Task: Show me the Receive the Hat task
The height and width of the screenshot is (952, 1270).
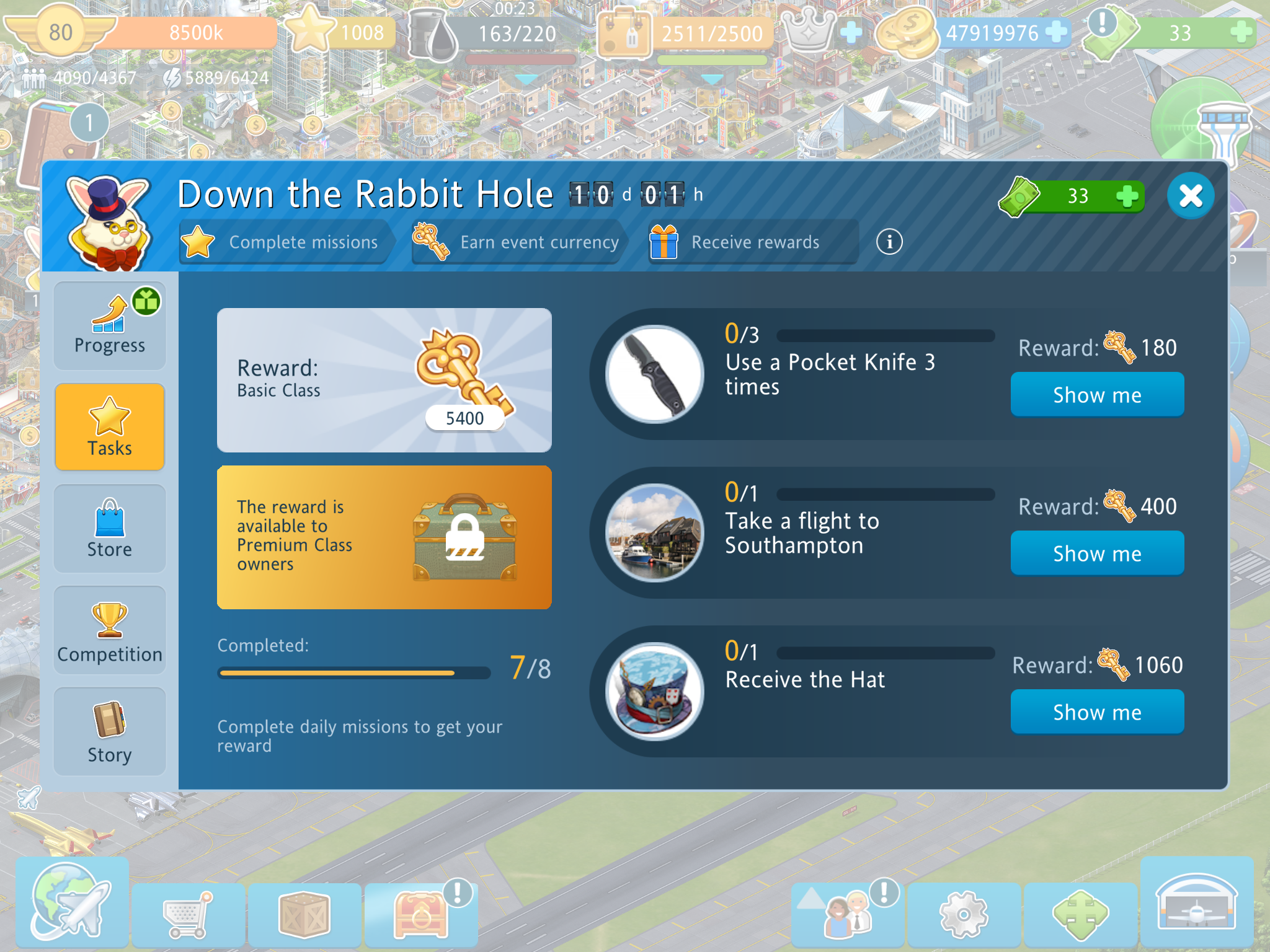Action: pos(1096,712)
